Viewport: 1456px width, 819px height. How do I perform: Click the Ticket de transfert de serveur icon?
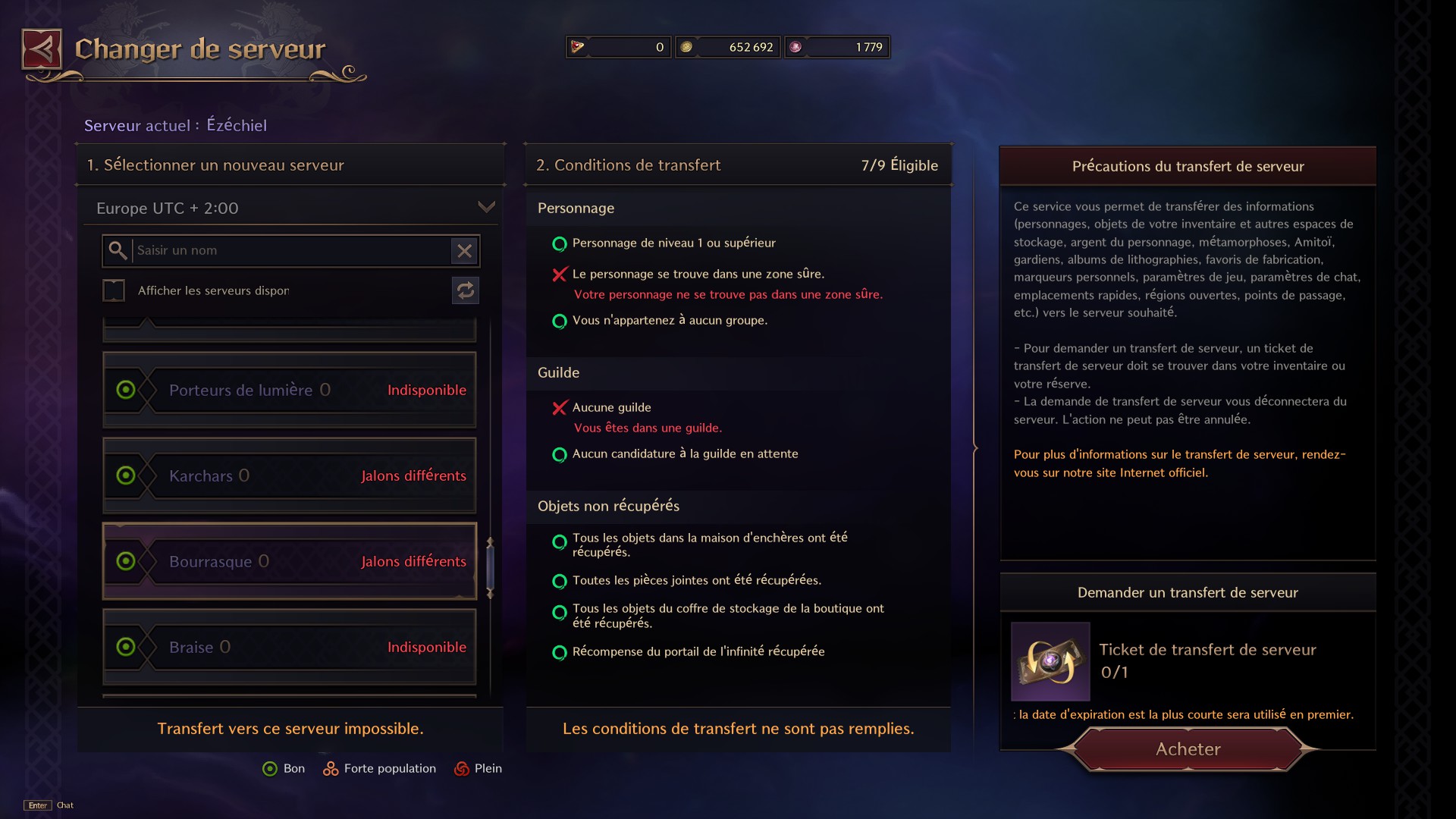pos(1050,662)
